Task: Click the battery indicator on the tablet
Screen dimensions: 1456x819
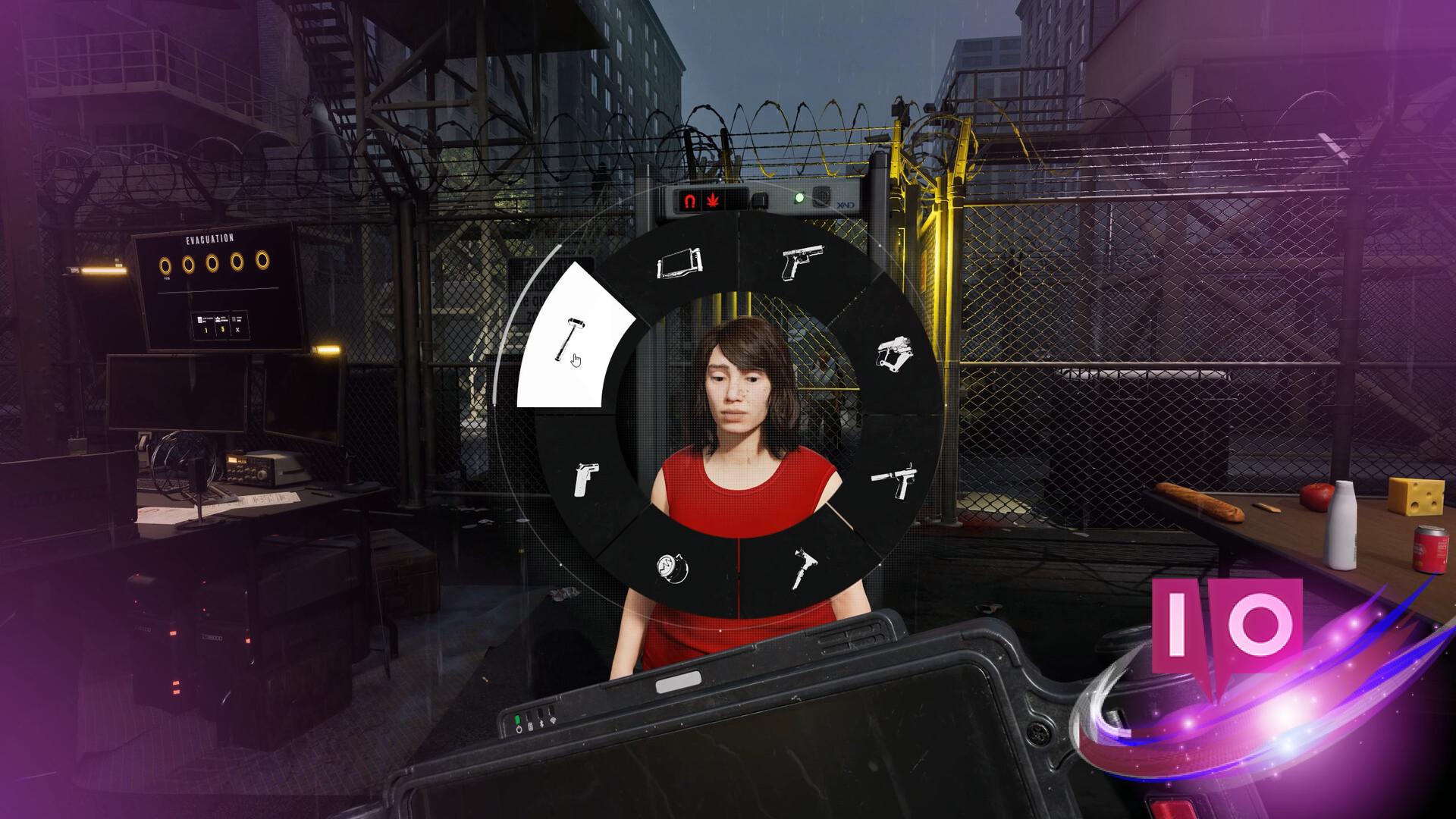Action: point(531,726)
